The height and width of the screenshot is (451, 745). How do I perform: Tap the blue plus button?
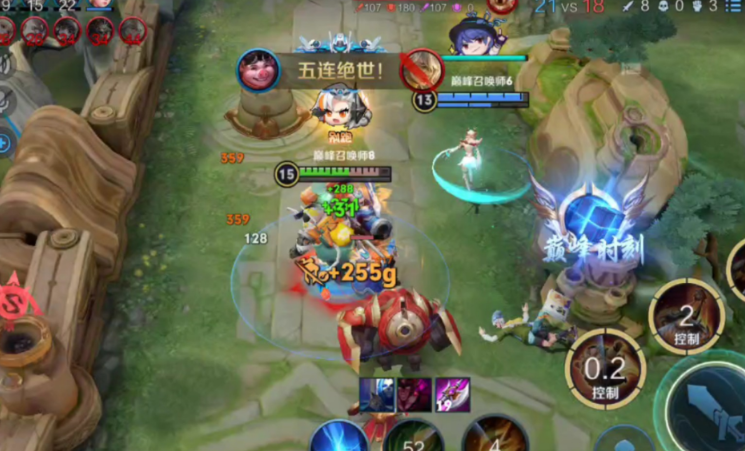(4, 143)
